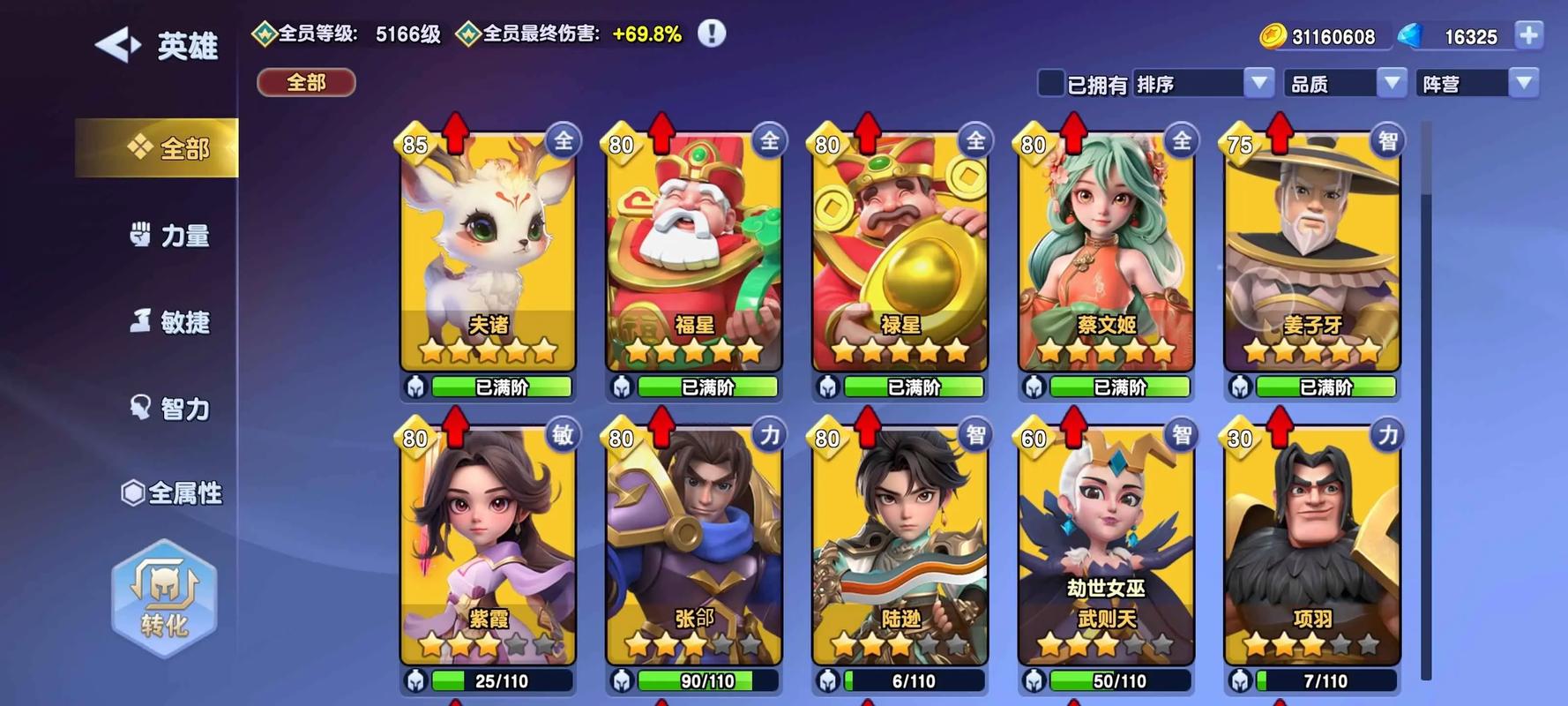
Task: Select the 紫霞 hero card
Action: [x=489, y=545]
